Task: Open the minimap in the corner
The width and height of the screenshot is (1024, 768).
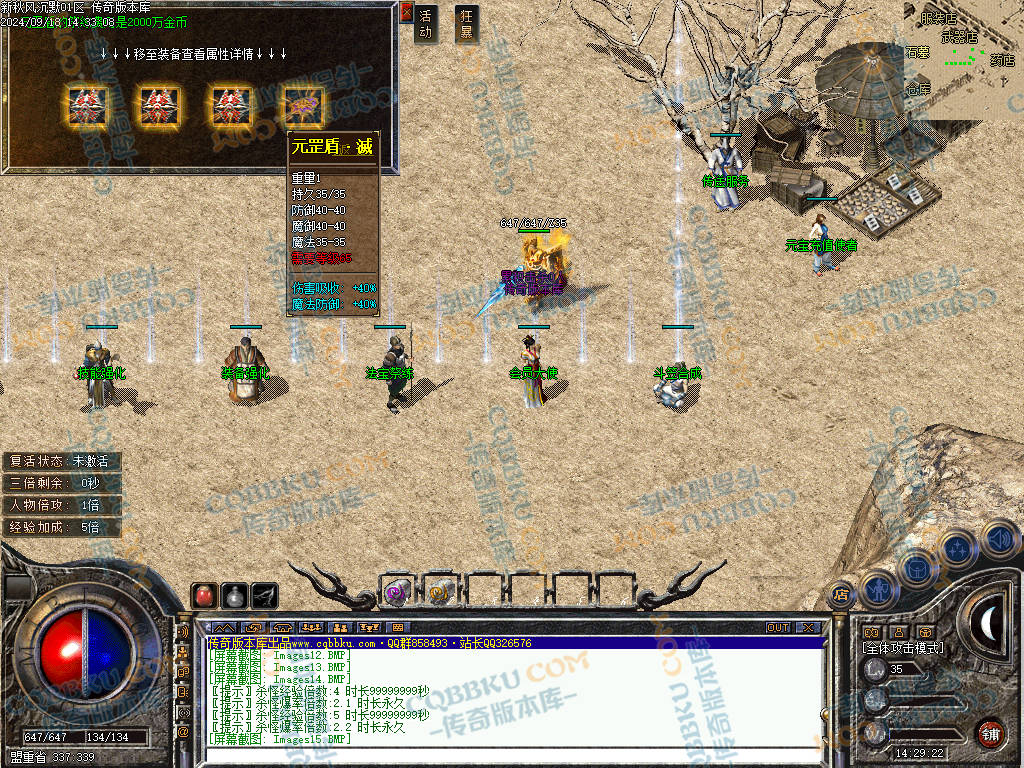Action: (x=963, y=55)
